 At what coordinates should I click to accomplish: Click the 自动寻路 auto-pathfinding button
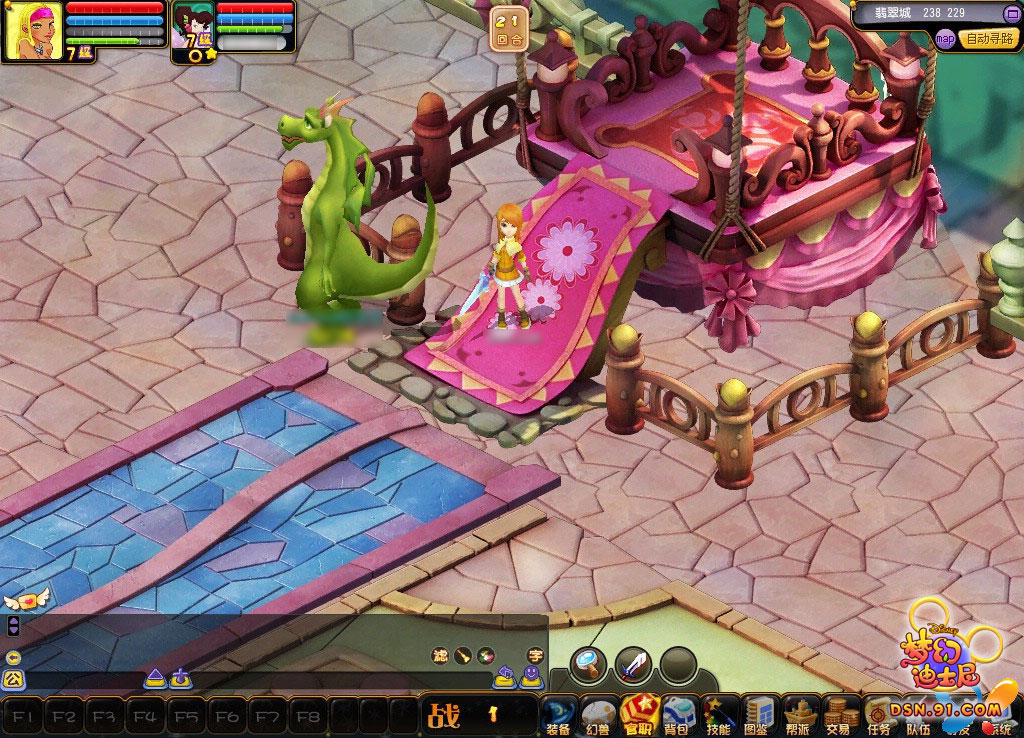tap(988, 39)
